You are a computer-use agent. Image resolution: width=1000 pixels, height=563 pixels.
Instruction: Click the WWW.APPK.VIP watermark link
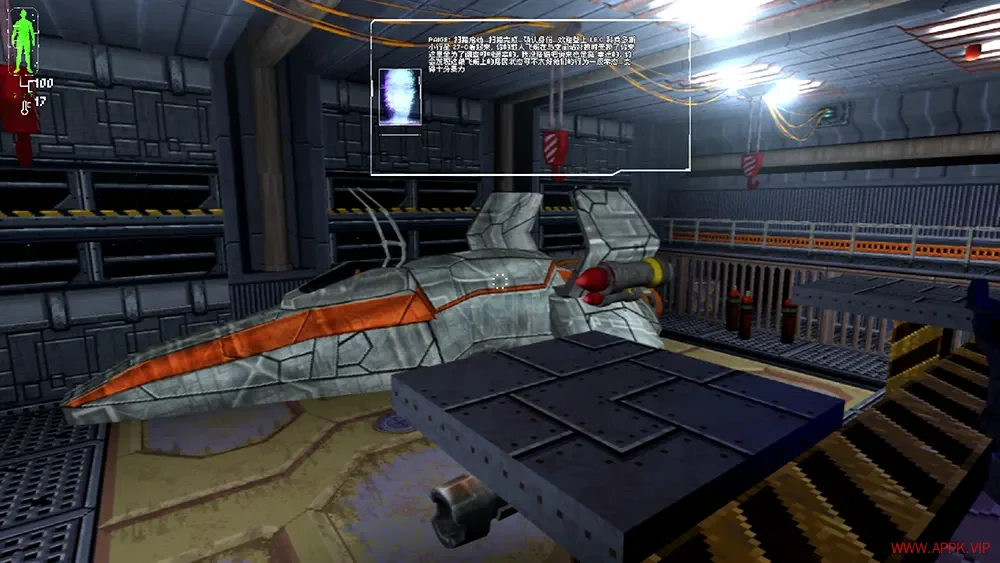click(940, 548)
